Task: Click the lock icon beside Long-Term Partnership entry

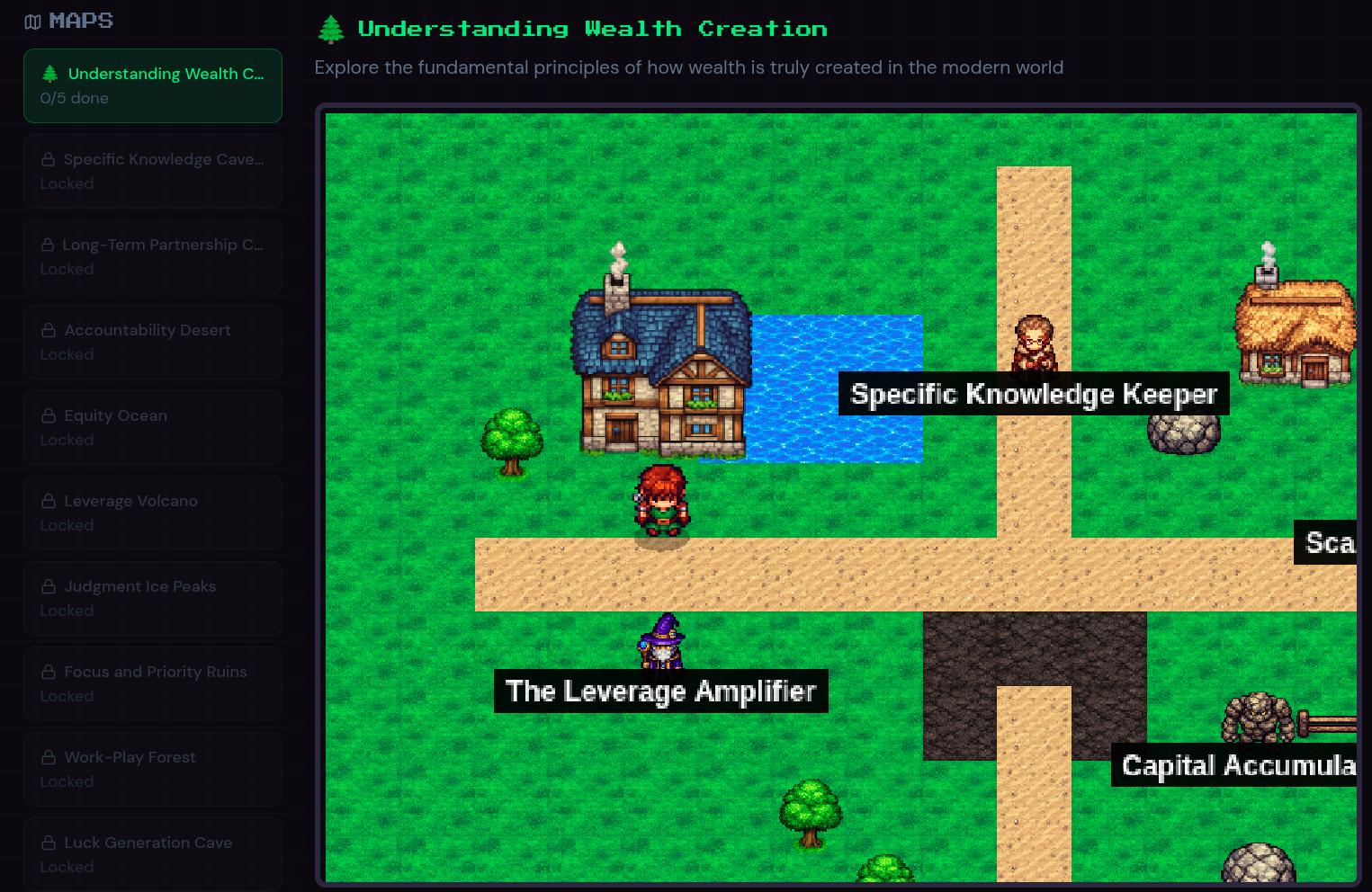Action: coord(48,244)
